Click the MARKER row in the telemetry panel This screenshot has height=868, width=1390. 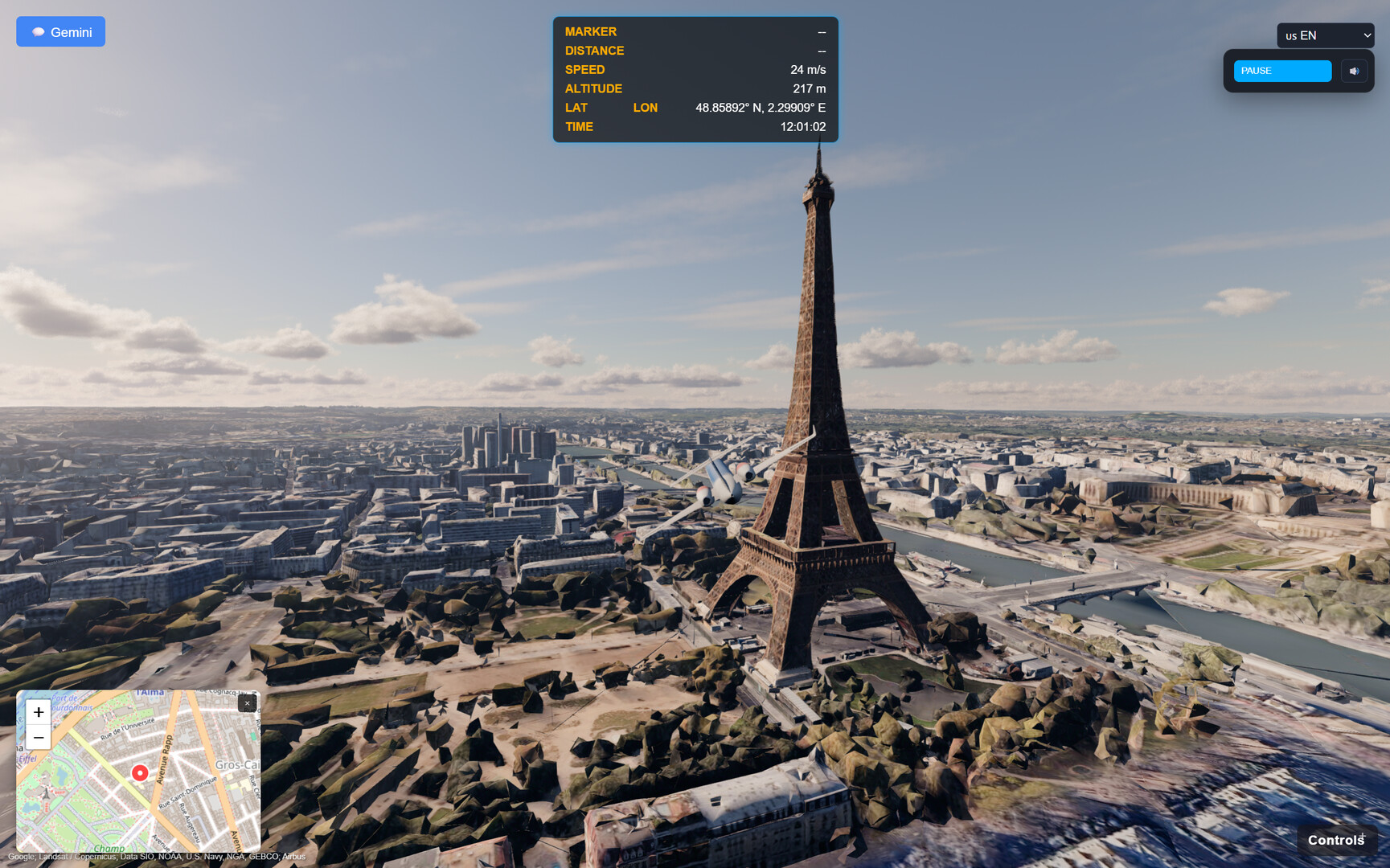click(591, 31)
